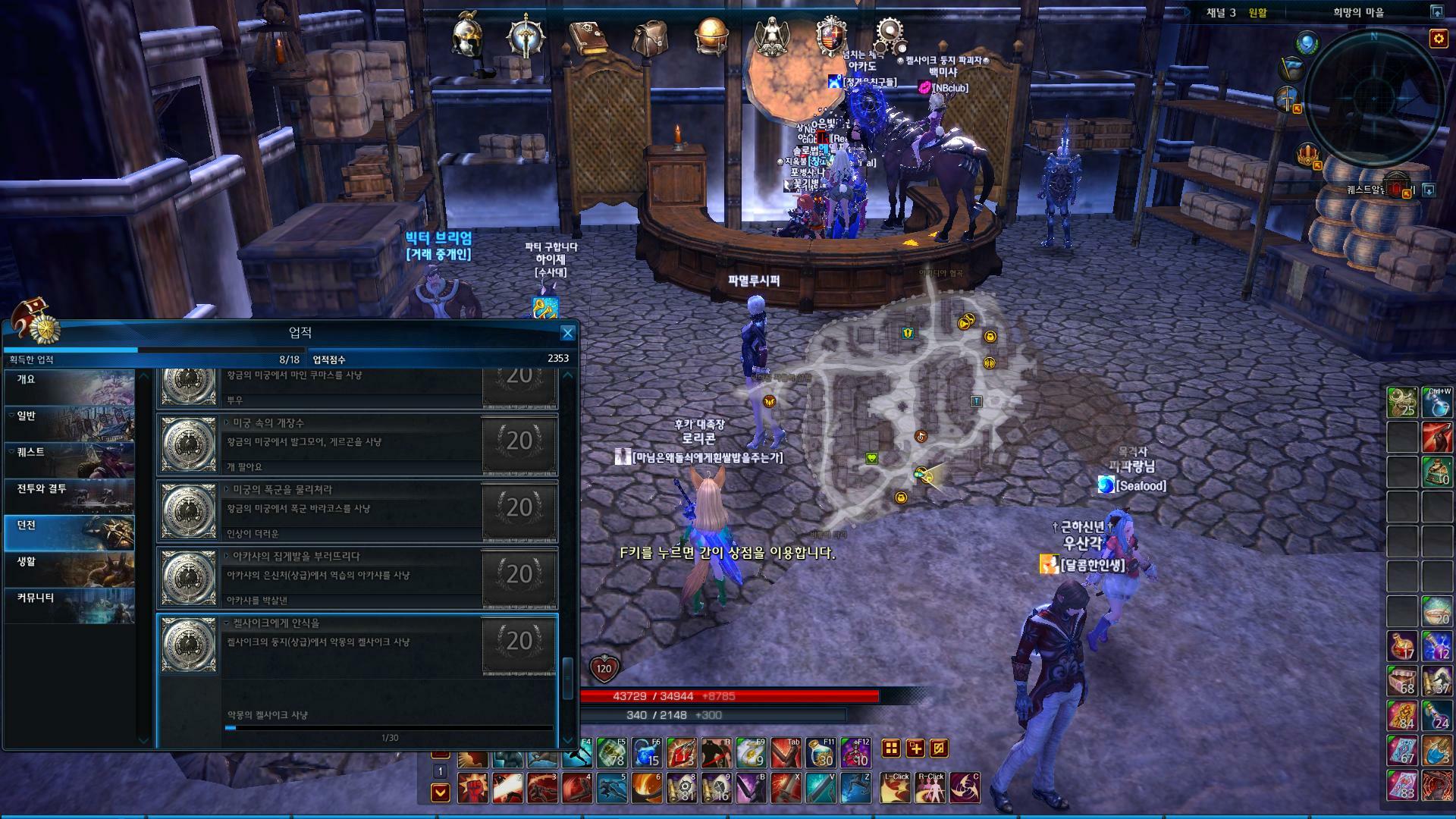Open the inventory bag icon
The image size is (1456, 819).
(x=650, y=36)
